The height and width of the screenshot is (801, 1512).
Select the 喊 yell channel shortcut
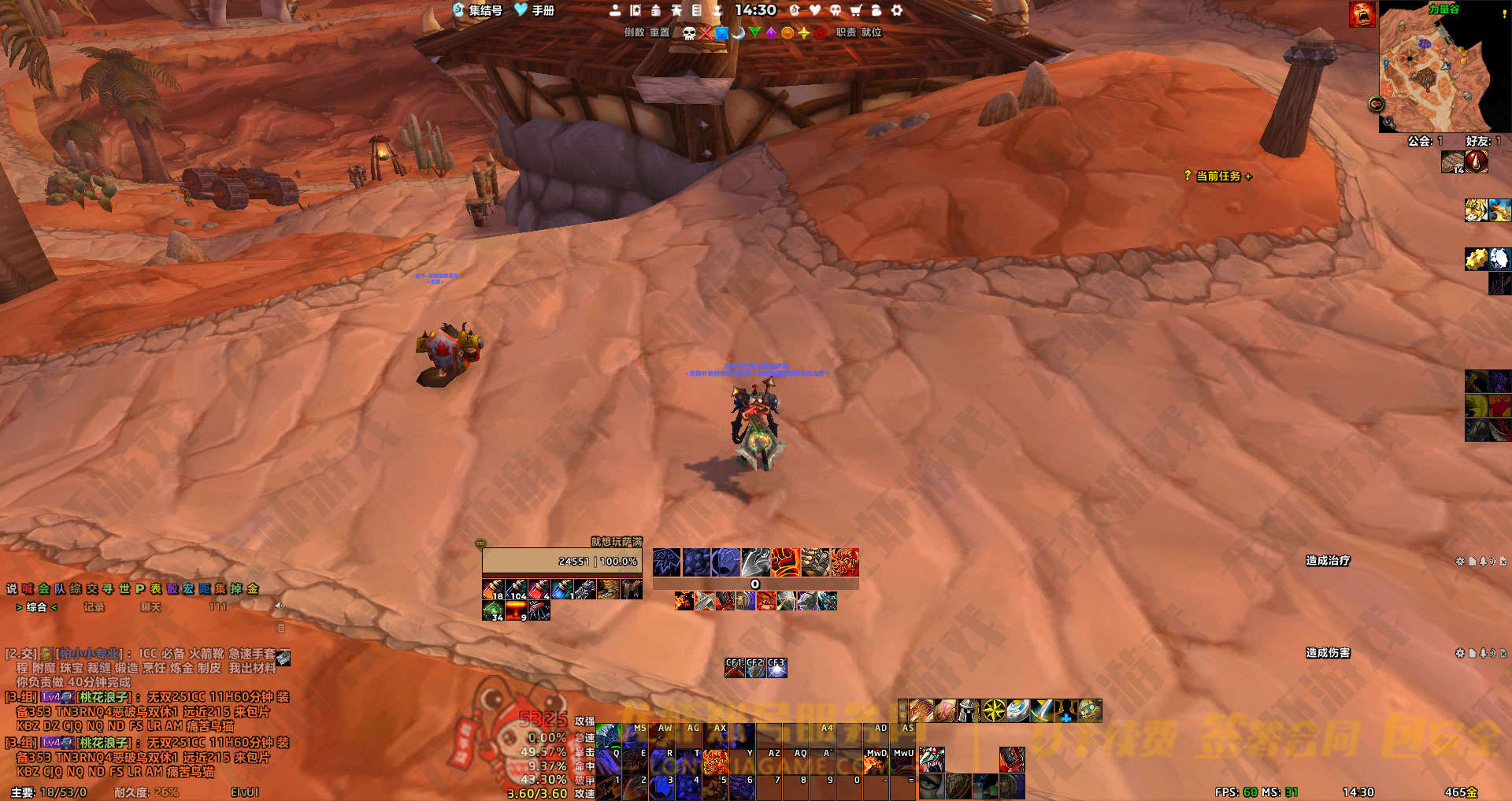pos(28,588)
